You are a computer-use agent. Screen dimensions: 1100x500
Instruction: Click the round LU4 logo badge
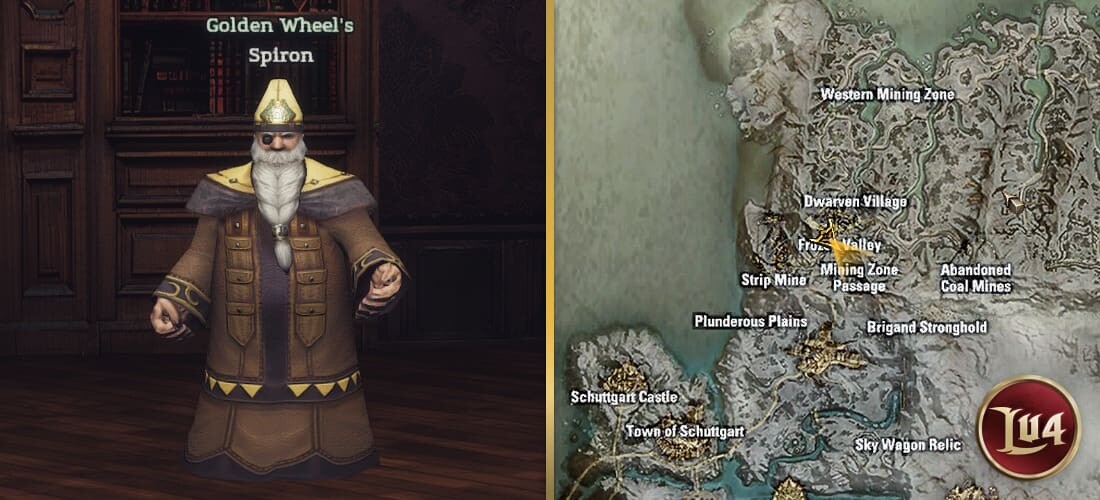pos(1028,427)
